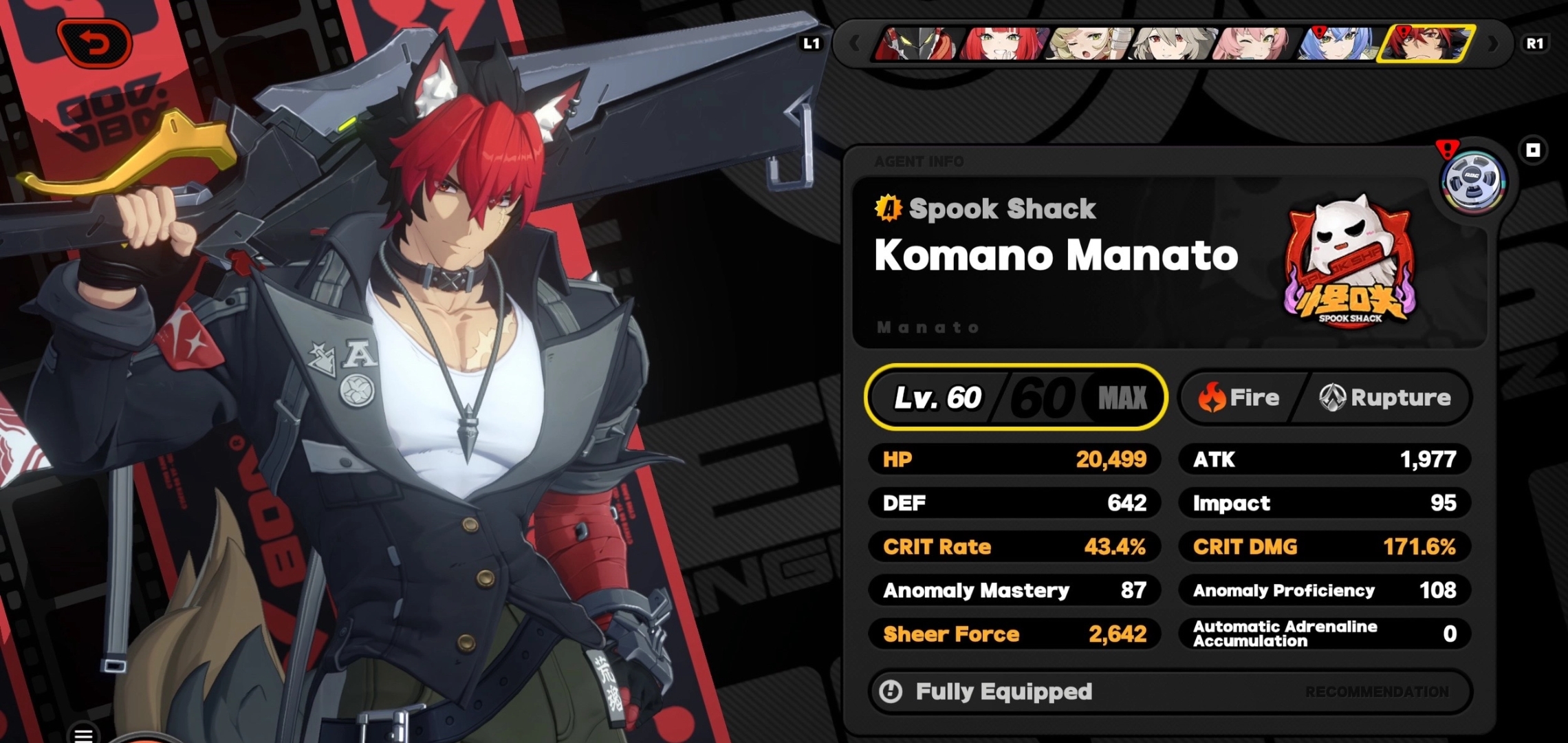Choose the blue-haired agent portrait
The image size is (1568, 743).
point(1337,44)
